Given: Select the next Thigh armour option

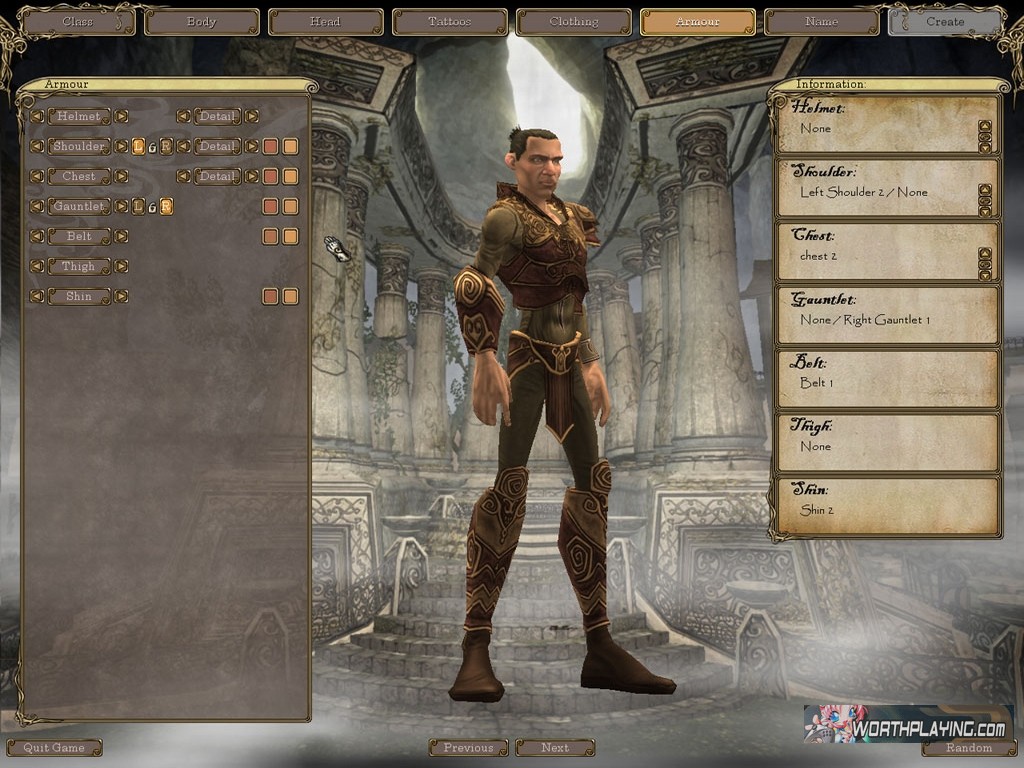Looking at the screenshot, I should 121,266.
